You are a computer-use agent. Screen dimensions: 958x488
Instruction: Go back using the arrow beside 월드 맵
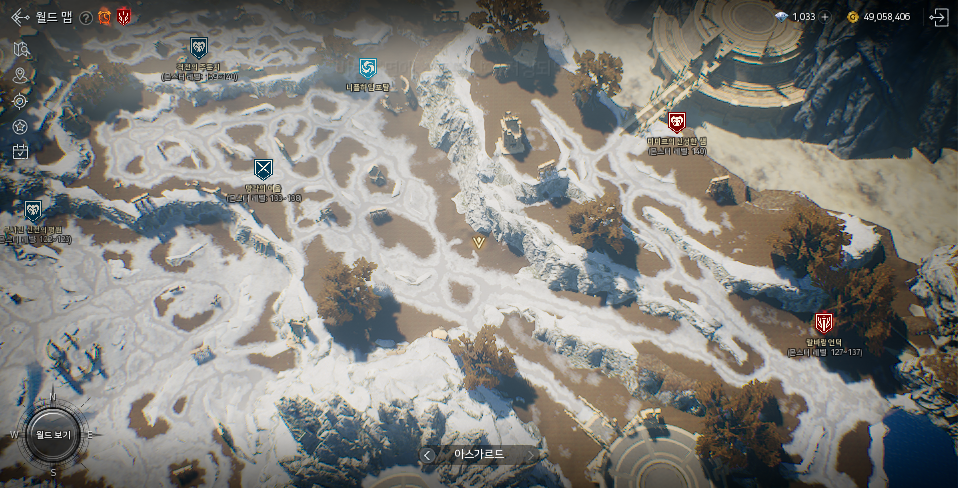(x=19, y=17)
